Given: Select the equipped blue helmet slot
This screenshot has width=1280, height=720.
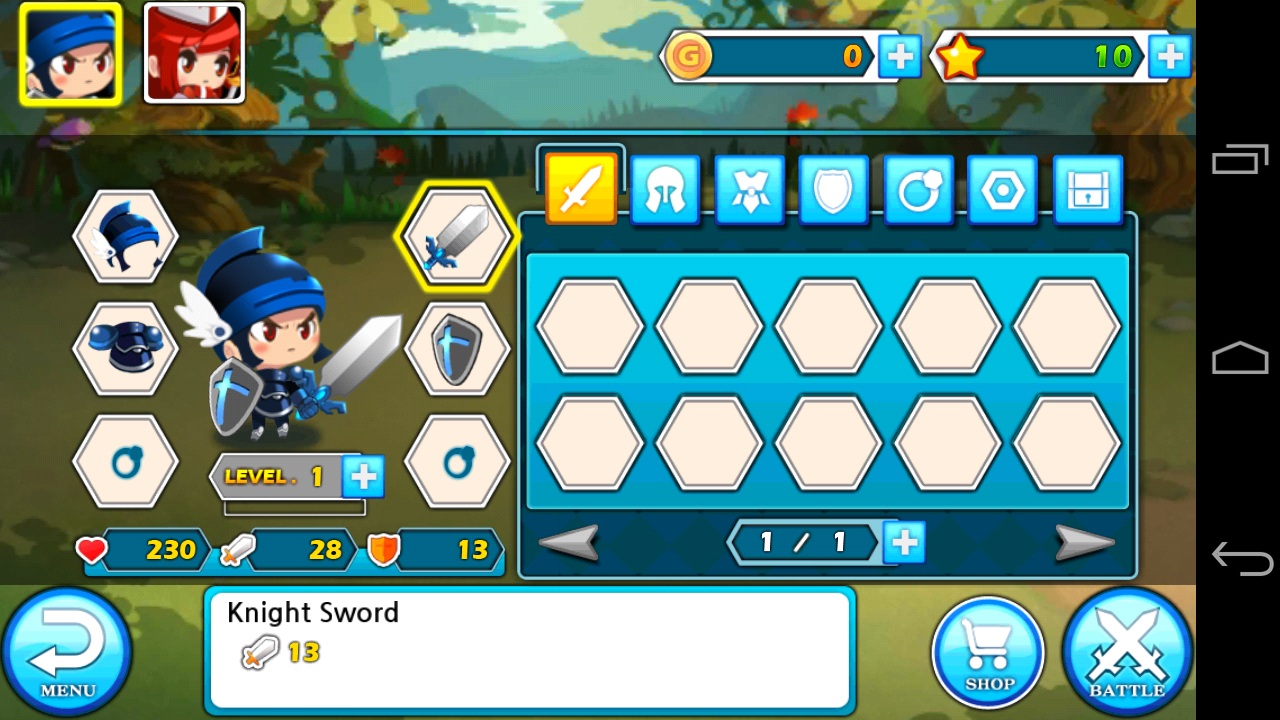Looking at the screenshot, I should tap(126, 237).
